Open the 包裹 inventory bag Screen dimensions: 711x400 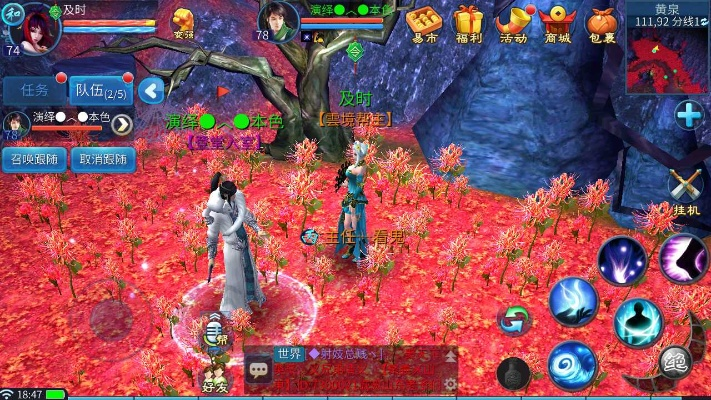(x=601, y=23)
